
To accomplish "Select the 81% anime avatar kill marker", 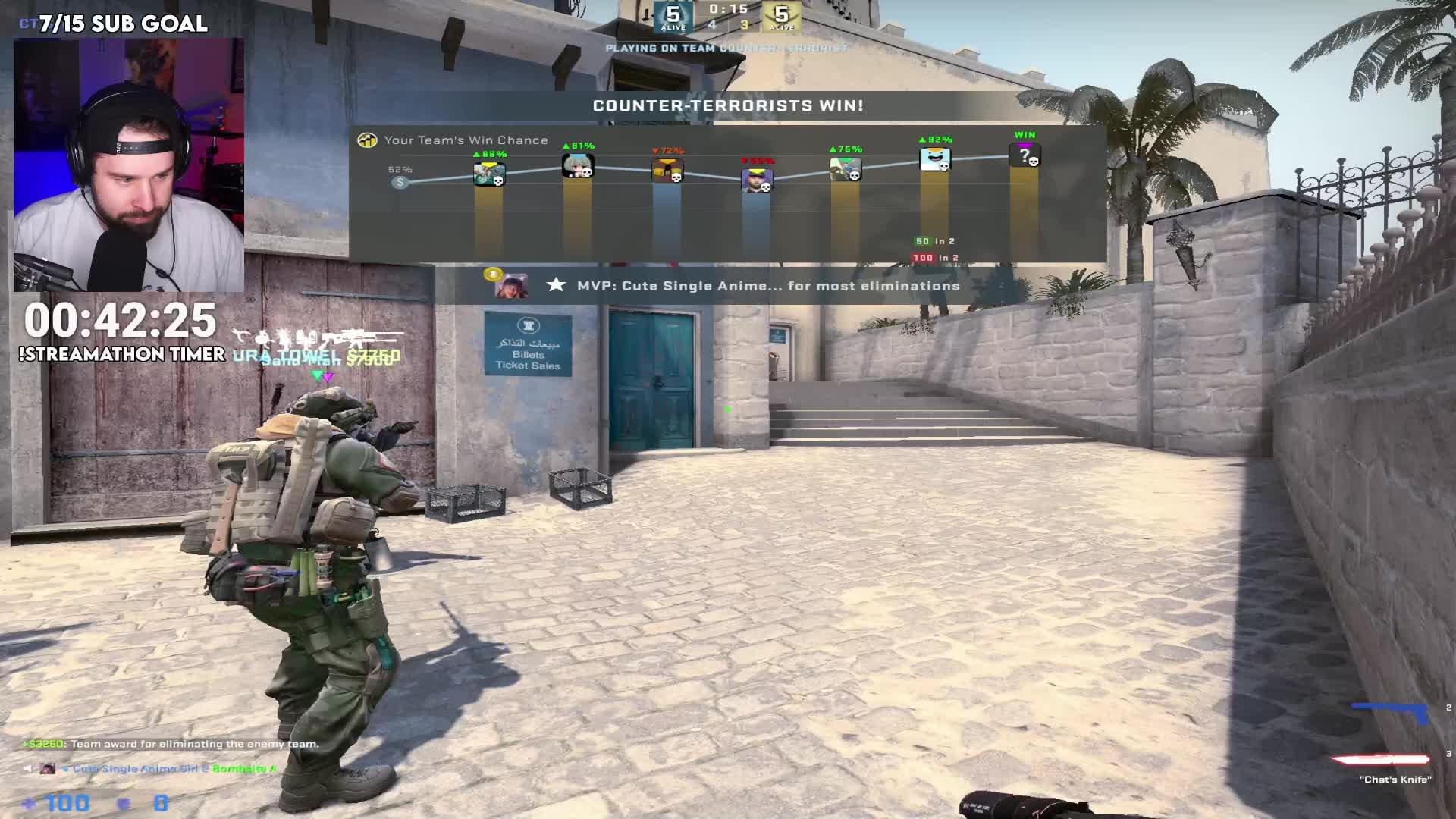I will click(x=577, y=165).
